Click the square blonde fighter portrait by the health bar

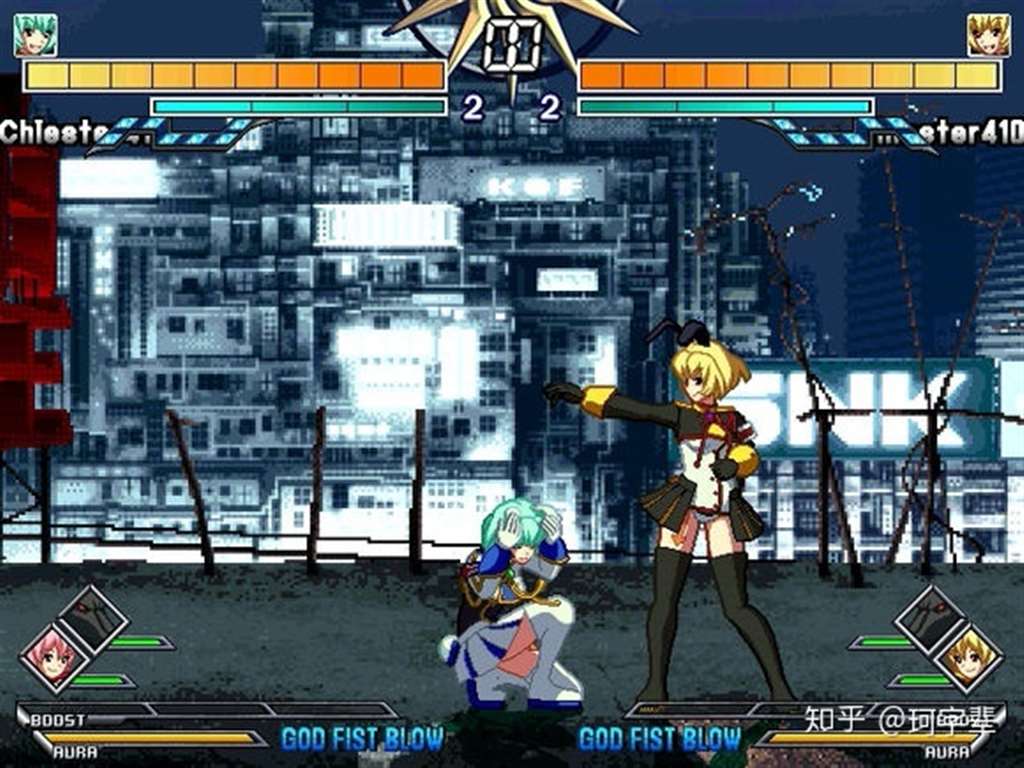(988, 35)
